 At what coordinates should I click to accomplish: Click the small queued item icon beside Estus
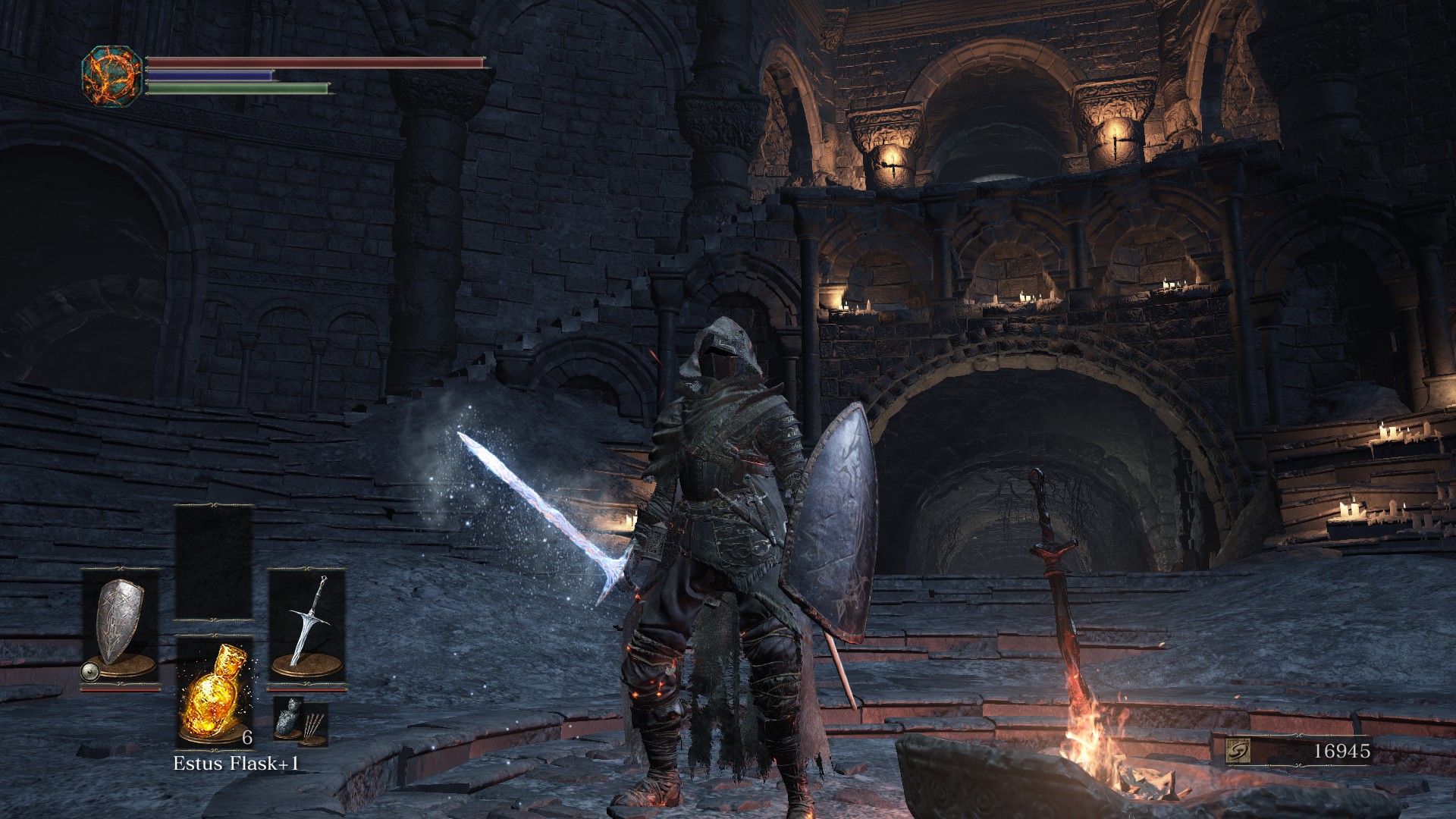[300, 721]
